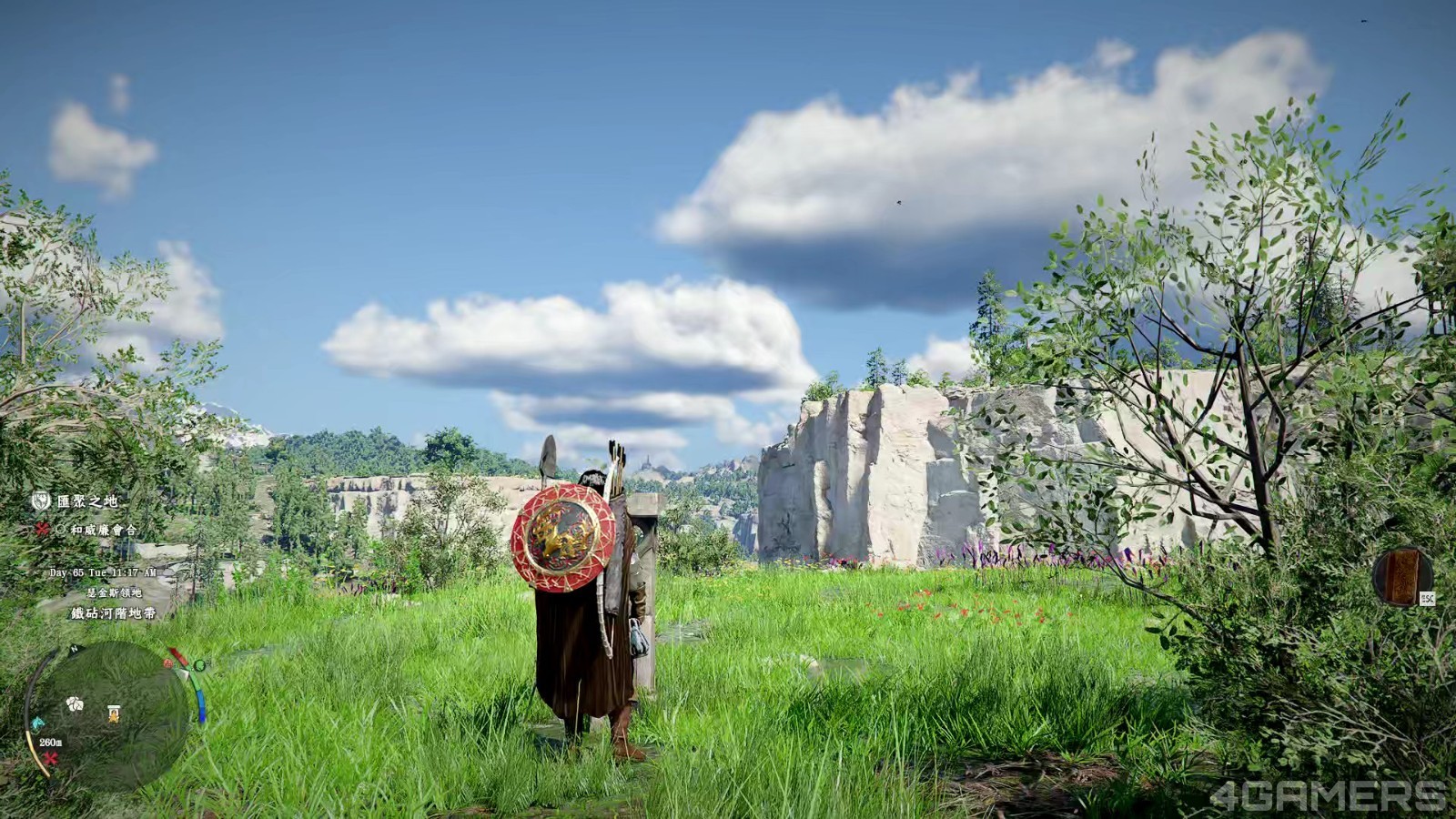1456x819 pixels.
Task: Click the shield emblem beside the quest title
Action: coord(40,500)
